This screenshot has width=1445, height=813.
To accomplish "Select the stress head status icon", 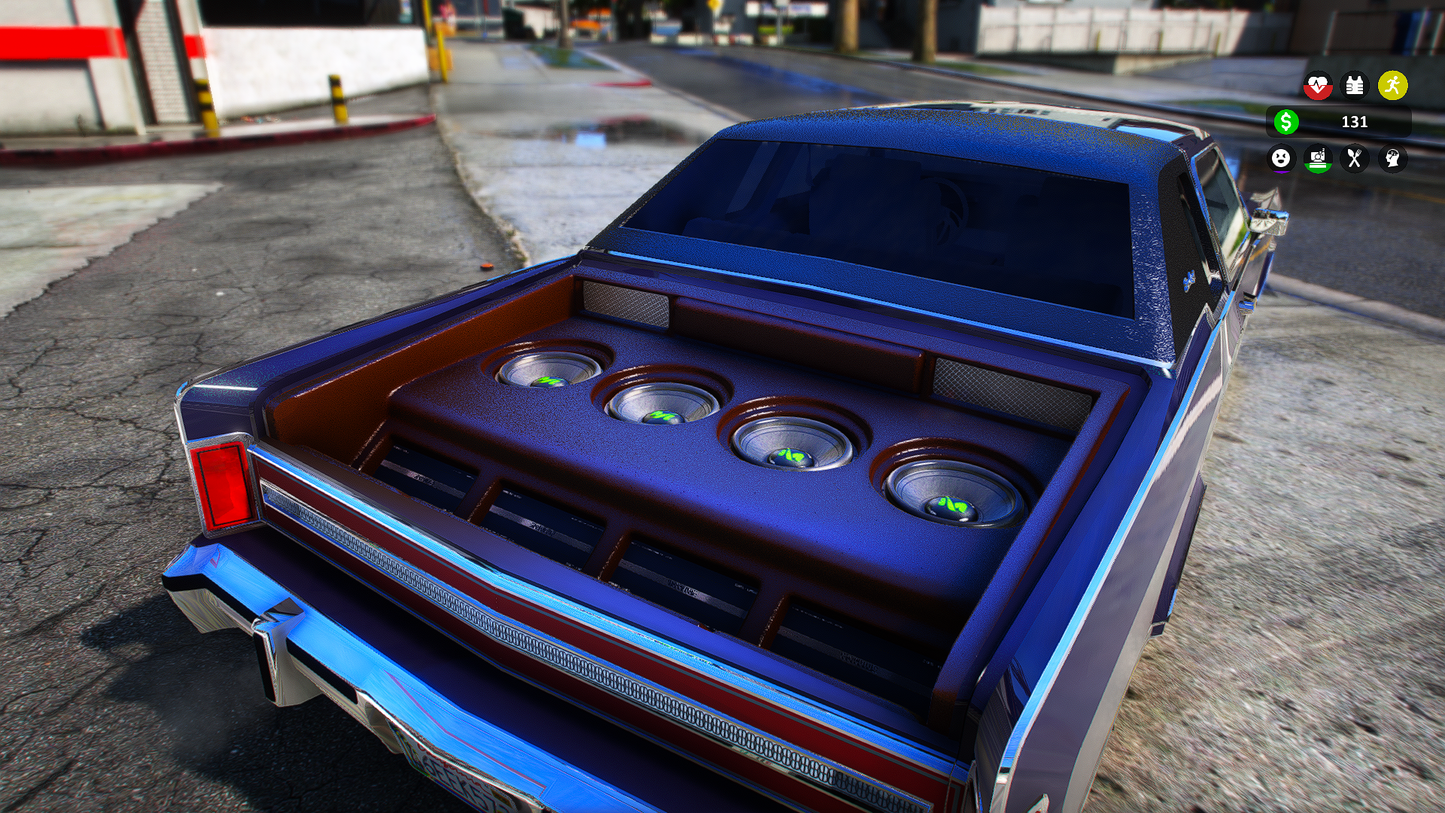I will tap(1393, 159).
